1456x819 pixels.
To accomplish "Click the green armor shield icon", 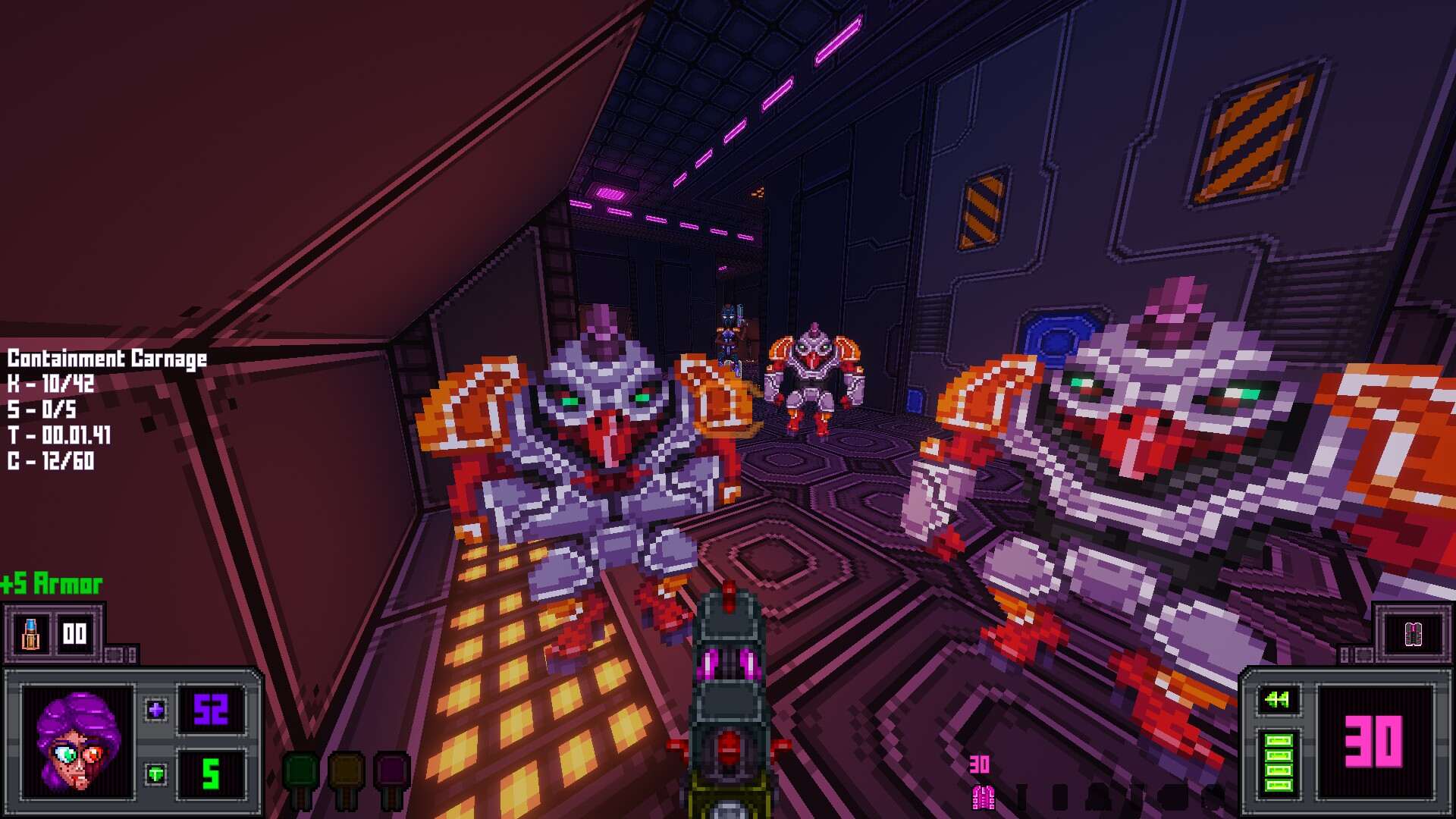I will 156,774.
